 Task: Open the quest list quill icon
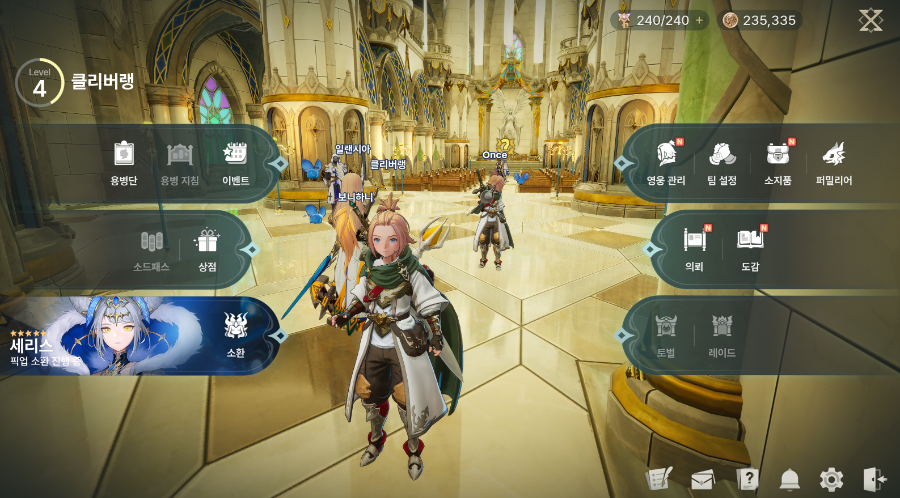(x=658, y=479)
